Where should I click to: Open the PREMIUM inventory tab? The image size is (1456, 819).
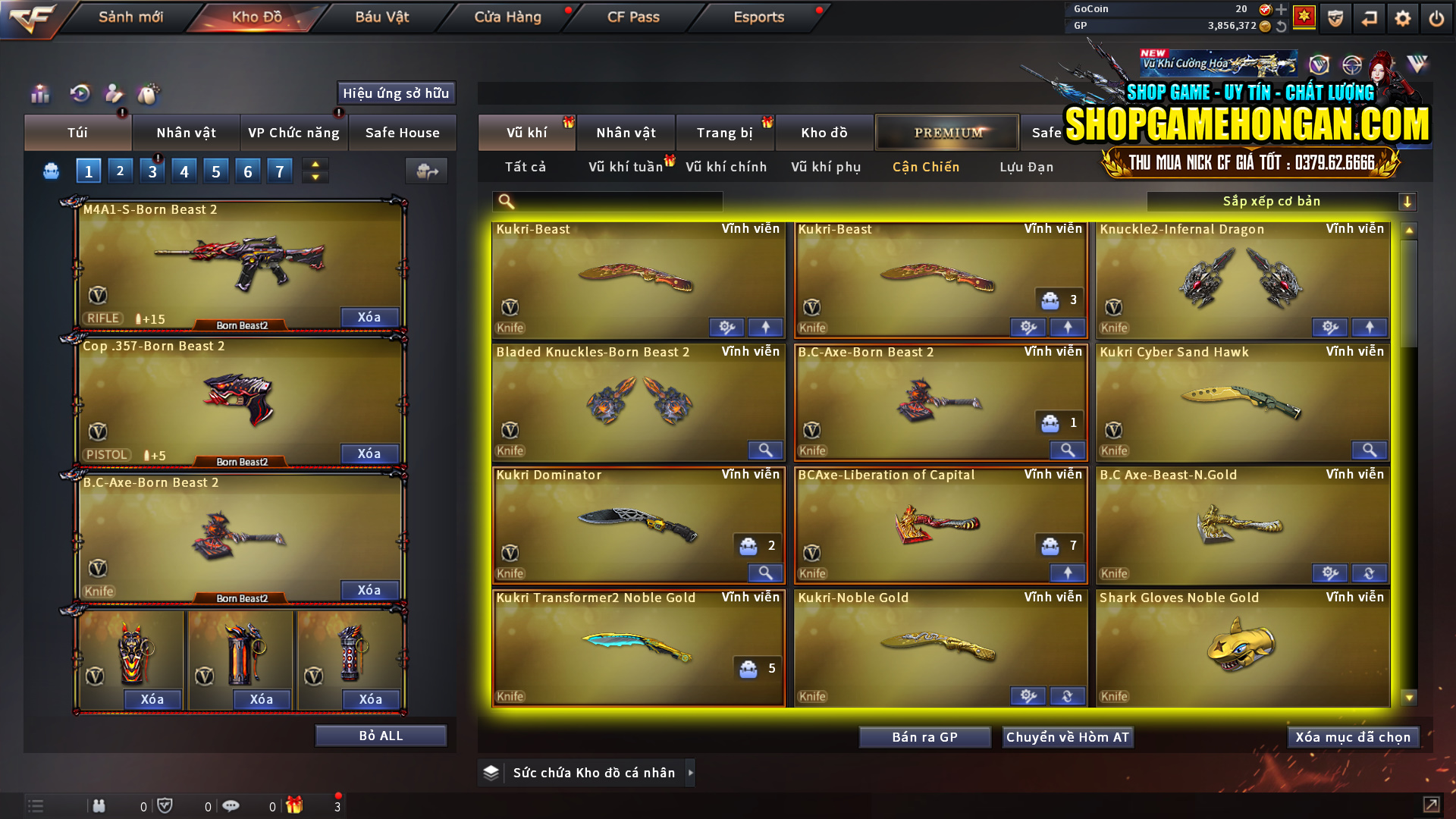coord(947,132)
